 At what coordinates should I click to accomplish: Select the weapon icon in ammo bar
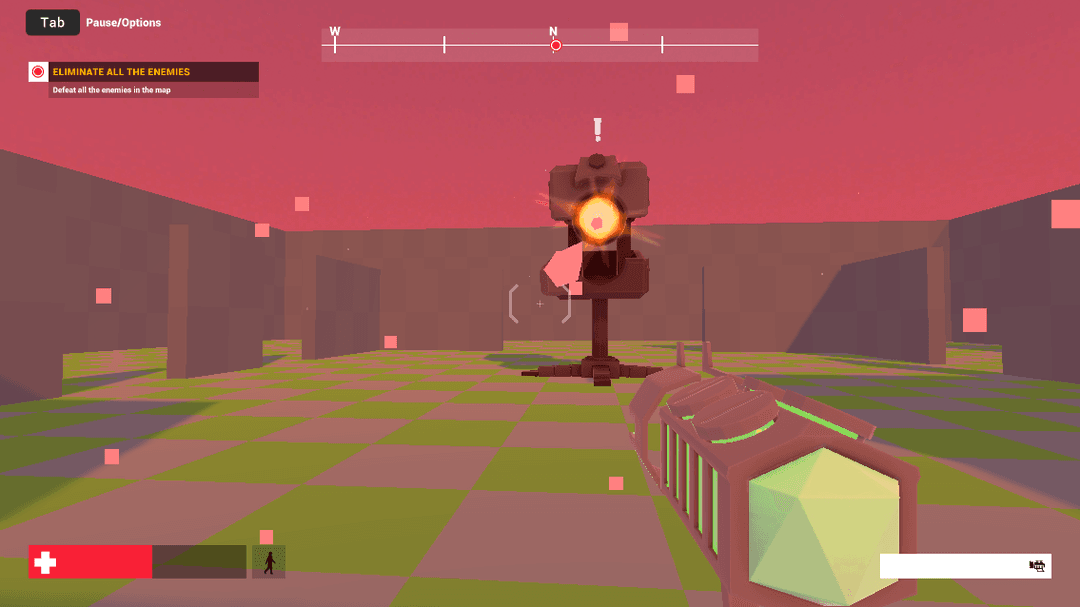1037,566
